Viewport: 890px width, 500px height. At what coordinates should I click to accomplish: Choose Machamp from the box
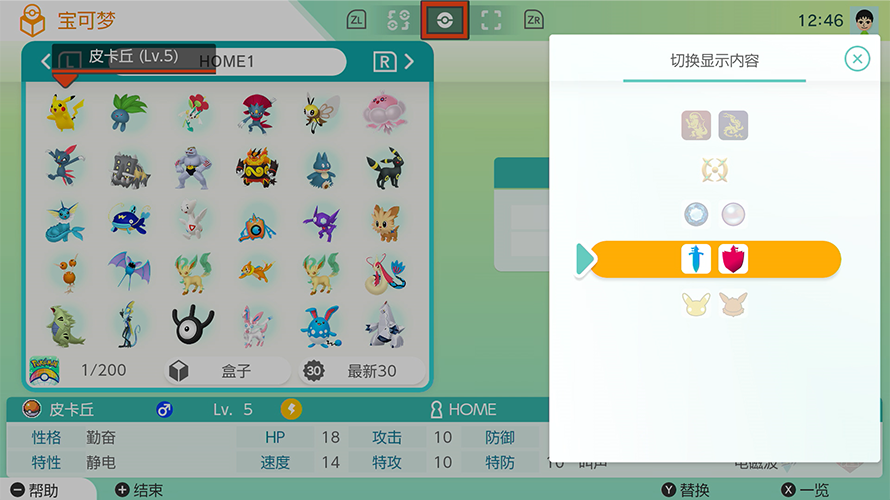click(193, 167)
